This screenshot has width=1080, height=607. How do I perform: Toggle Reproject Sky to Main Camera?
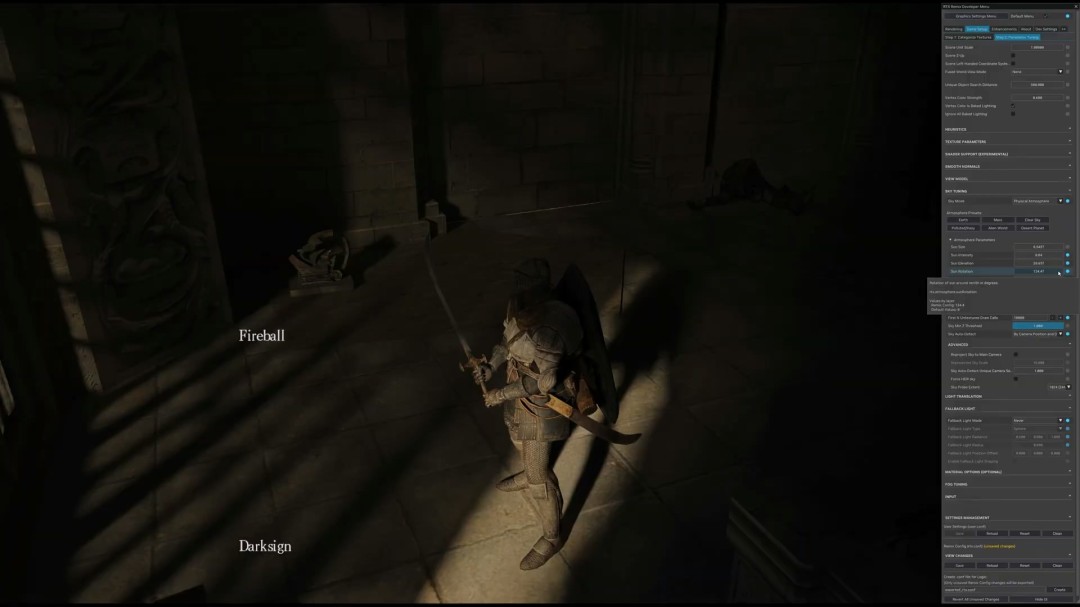tap(1016, 354)
